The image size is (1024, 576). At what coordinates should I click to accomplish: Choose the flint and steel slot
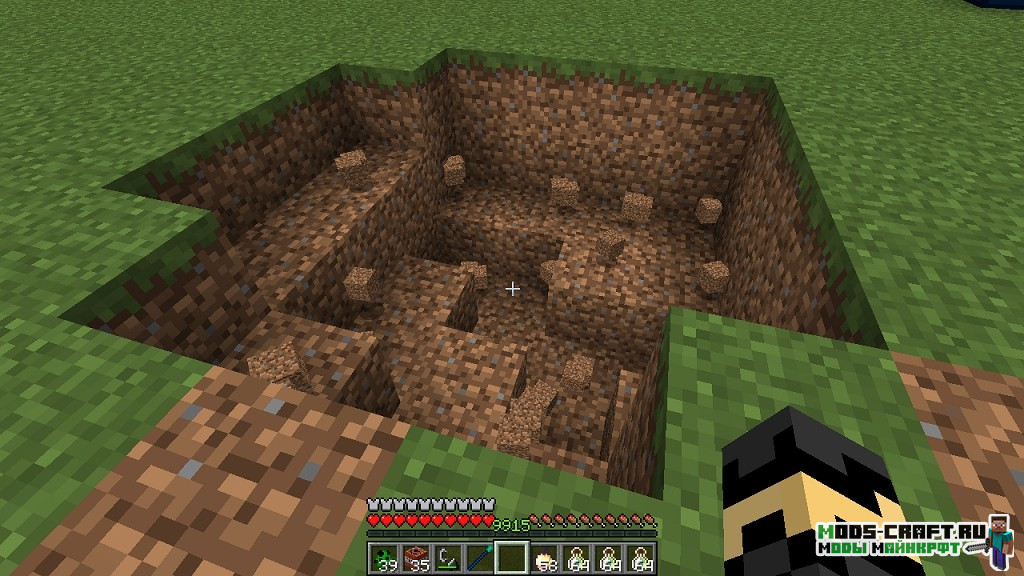click(449, 556)
